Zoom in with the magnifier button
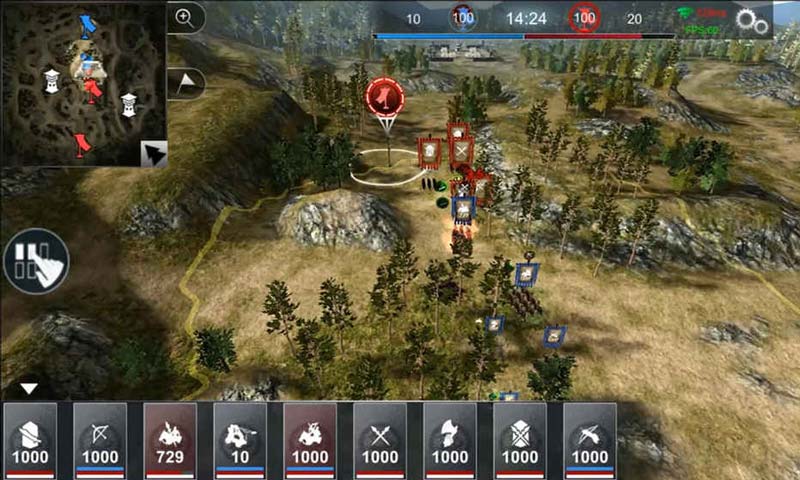Image resolution: width=800 pixels, height=480 pixels. click(185, 16)
